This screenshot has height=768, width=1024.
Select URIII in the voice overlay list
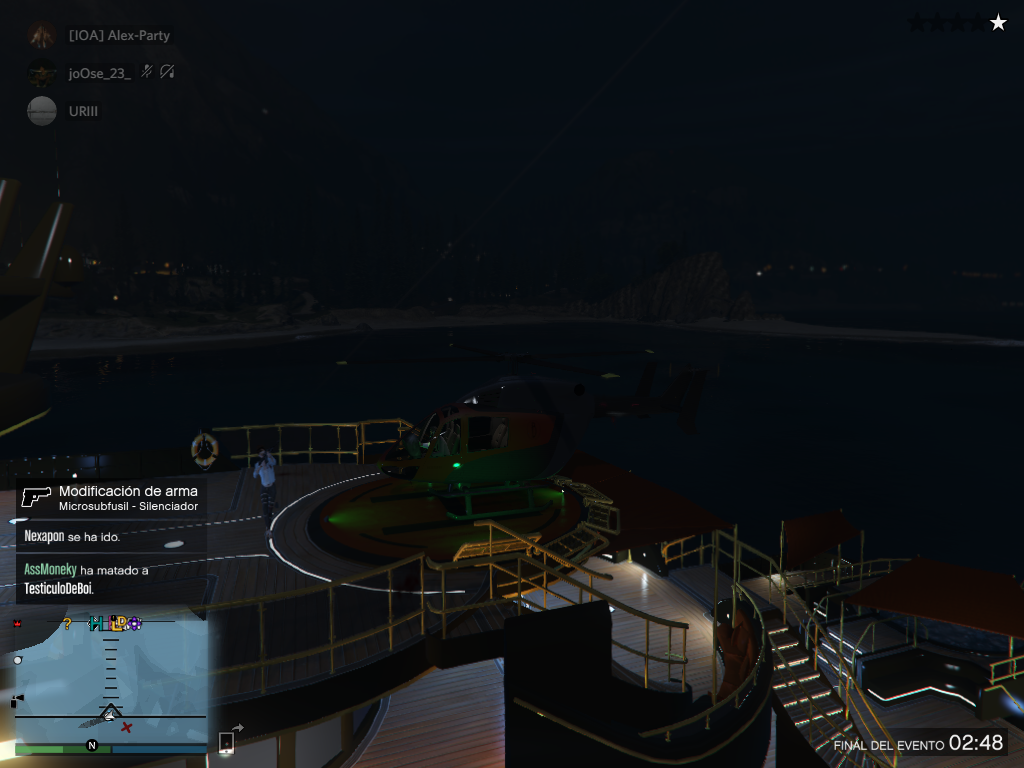[x=83, y=111]
